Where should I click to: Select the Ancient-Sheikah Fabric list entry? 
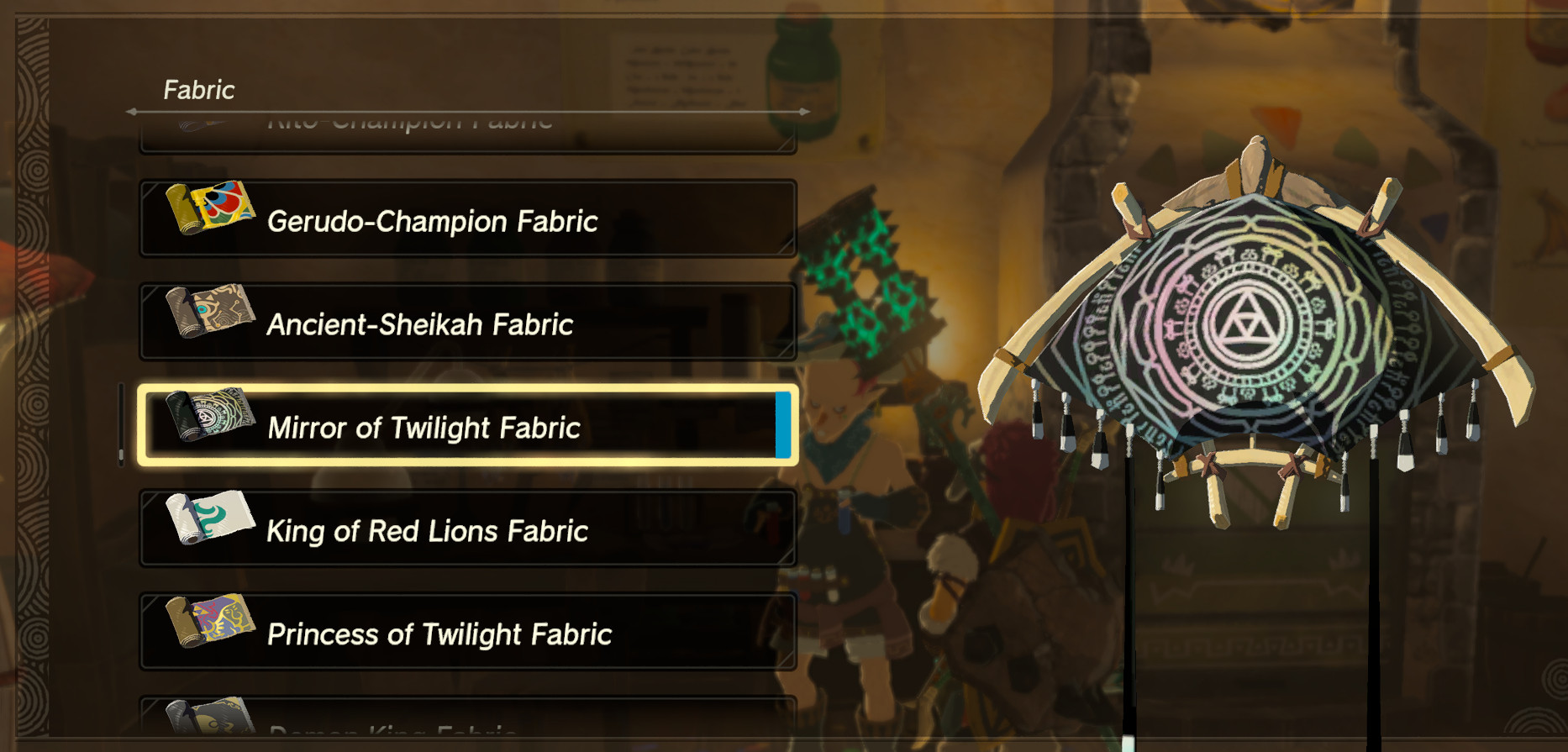(466, 323)
